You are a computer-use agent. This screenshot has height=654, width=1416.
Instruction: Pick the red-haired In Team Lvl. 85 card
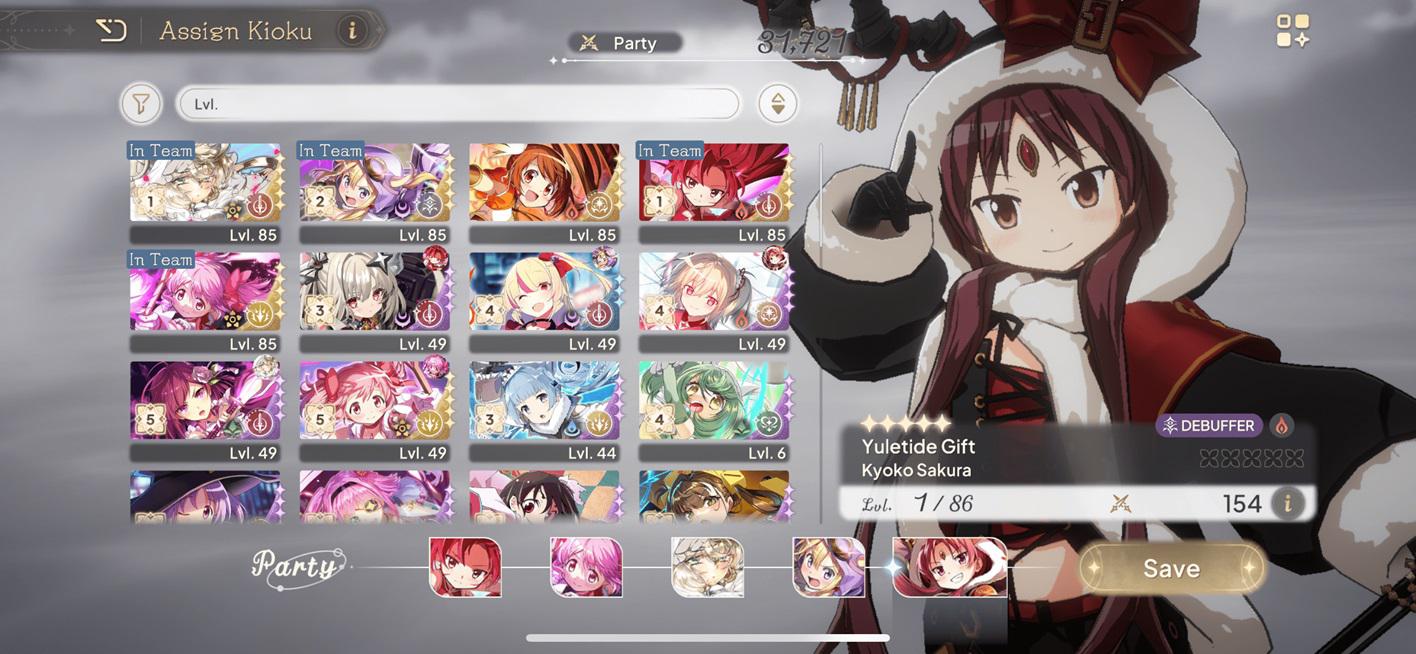tap(714, 183)
